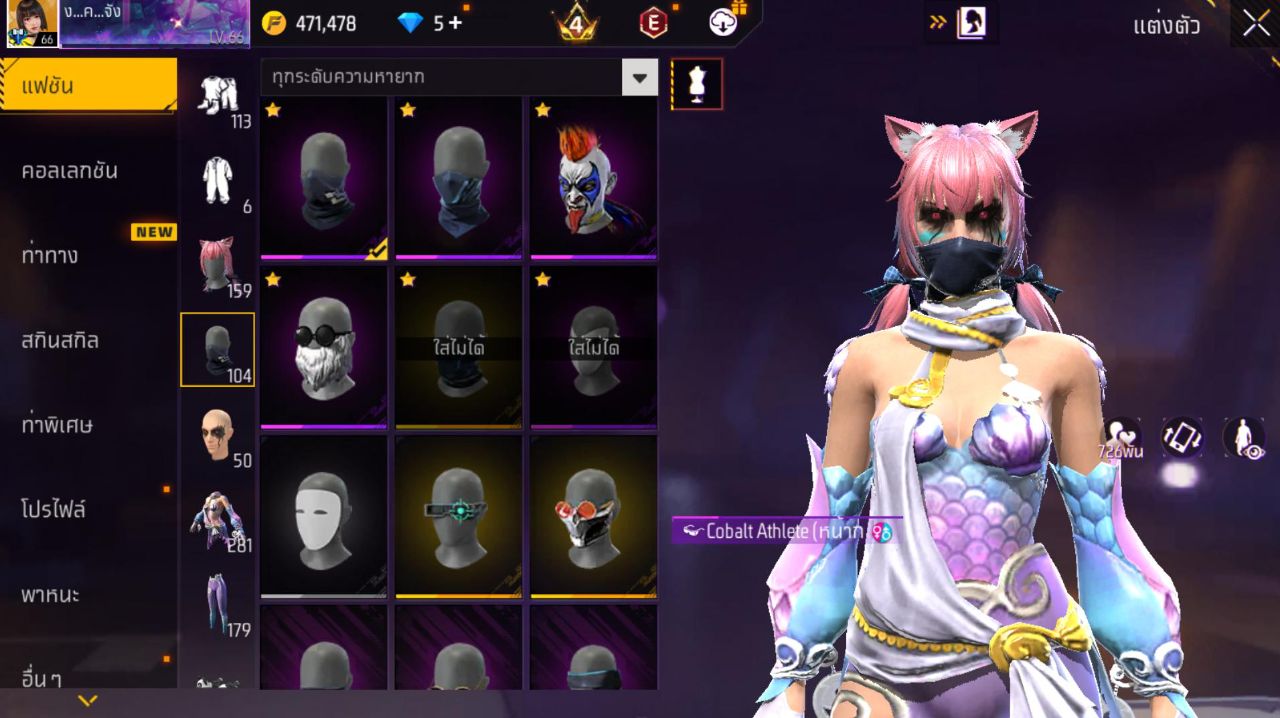Screen dimensions: 1280x718
Task: Close the wardrobe screen with X
Action: click(1256, 25)
